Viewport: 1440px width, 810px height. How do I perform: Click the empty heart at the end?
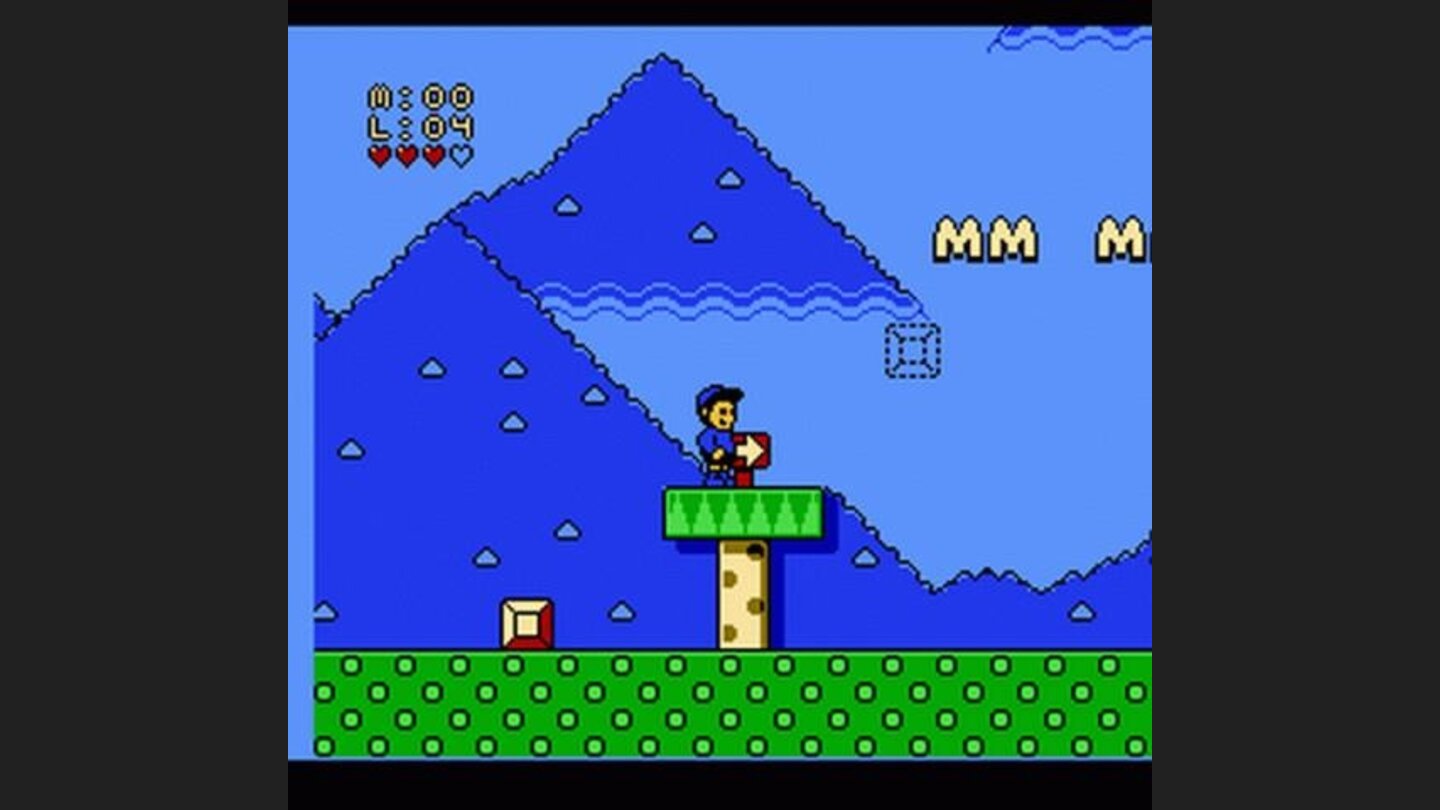point(459,155)
